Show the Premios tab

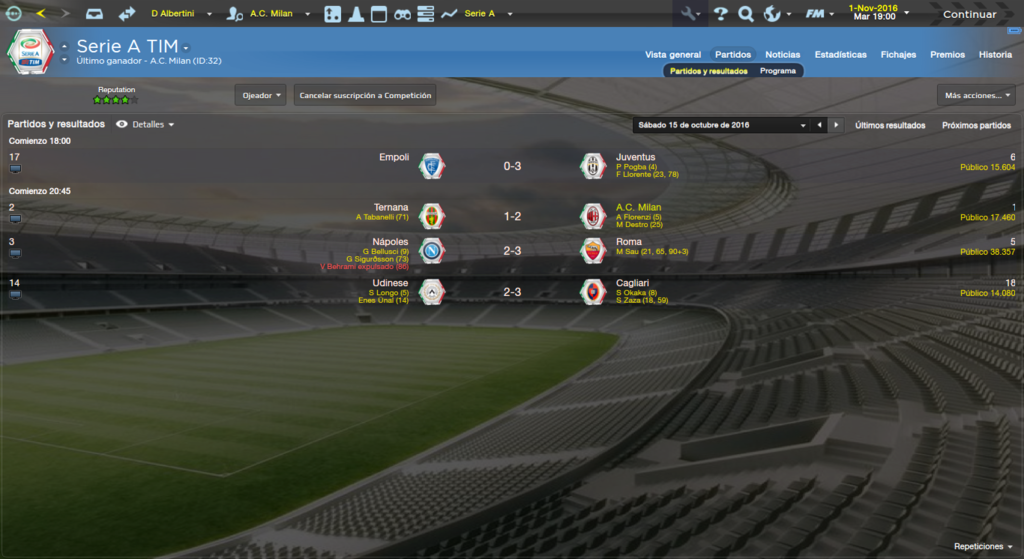[947, 54]
